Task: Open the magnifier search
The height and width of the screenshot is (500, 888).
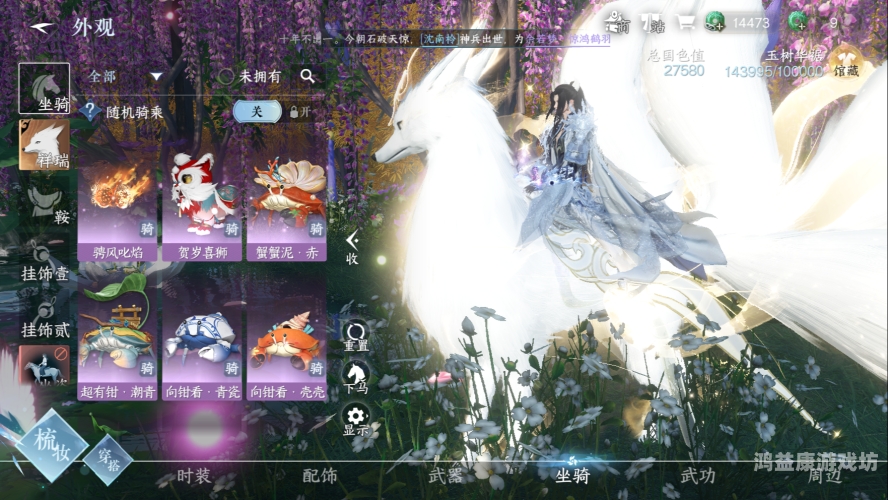Action: pyautogui.click(x=307, y=76)
